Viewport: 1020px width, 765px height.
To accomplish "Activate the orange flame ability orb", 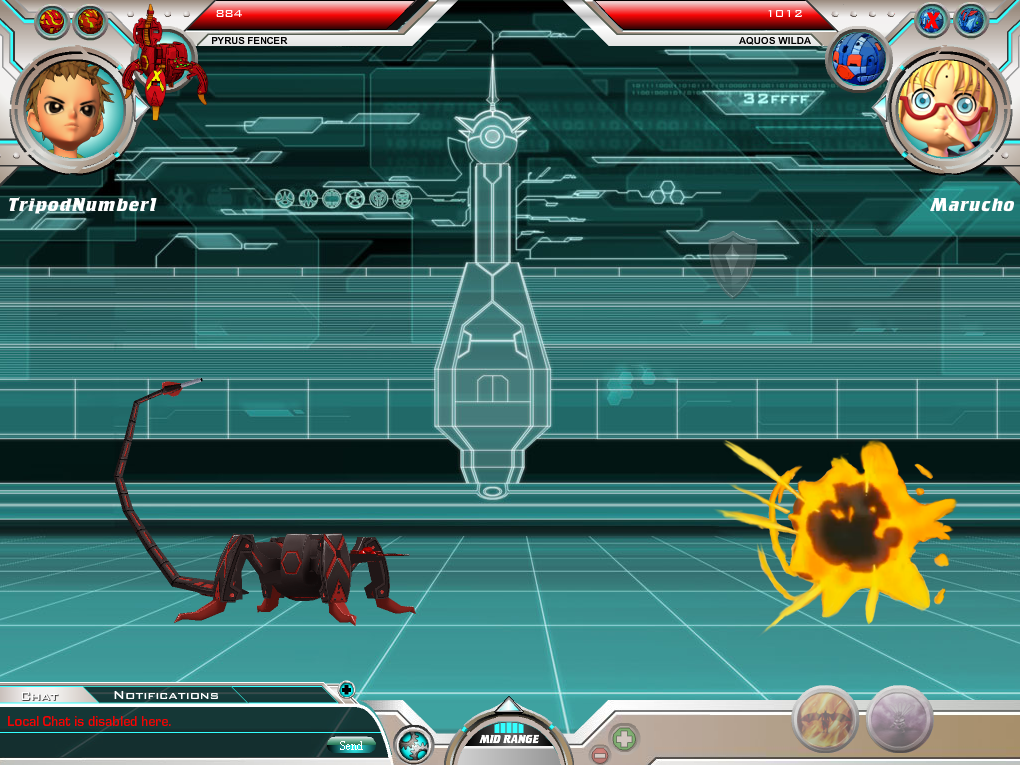I will tap(826, 718).
